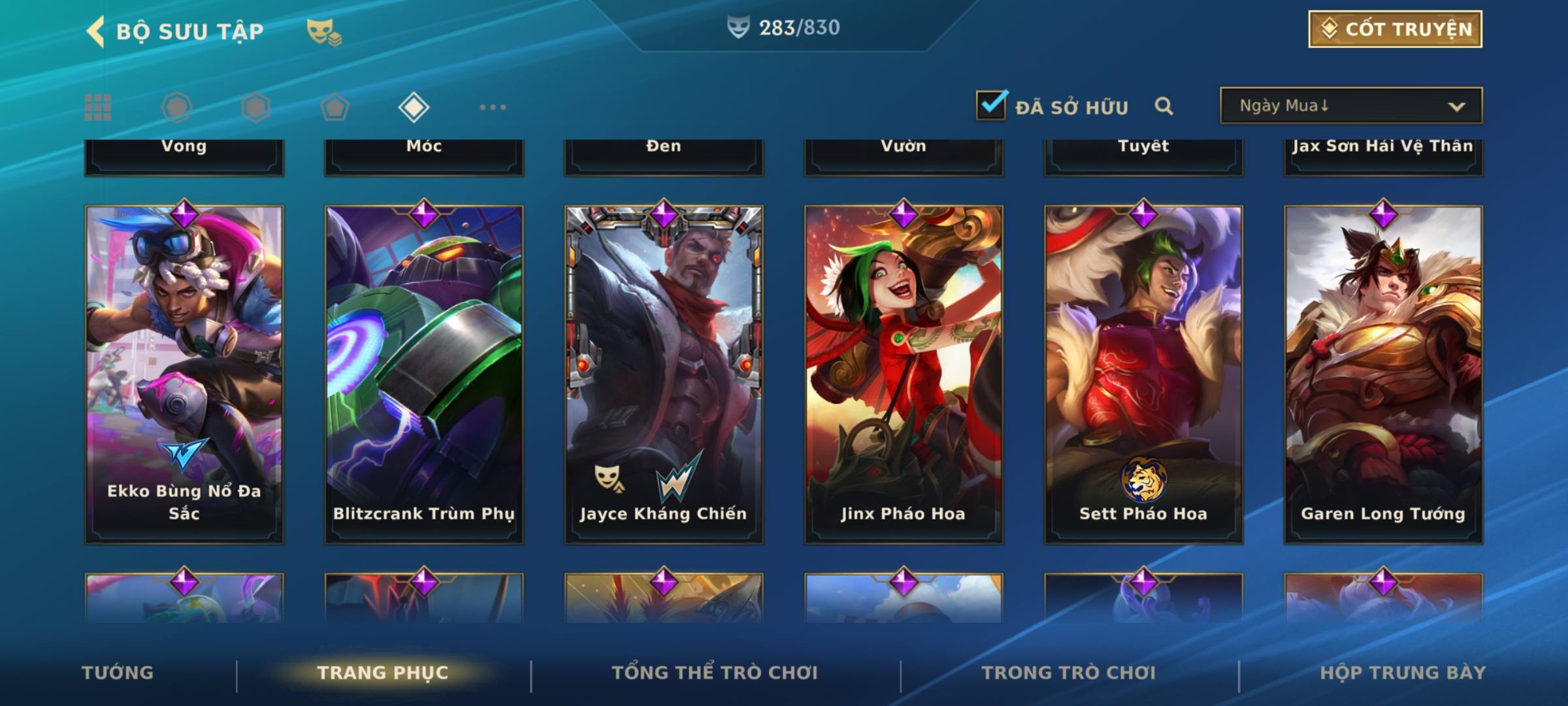Image resolution: width=1568 pixels, height=706 pixels.
Task: Go back from Bộ Sưu Tập
Action: (96, 31)
